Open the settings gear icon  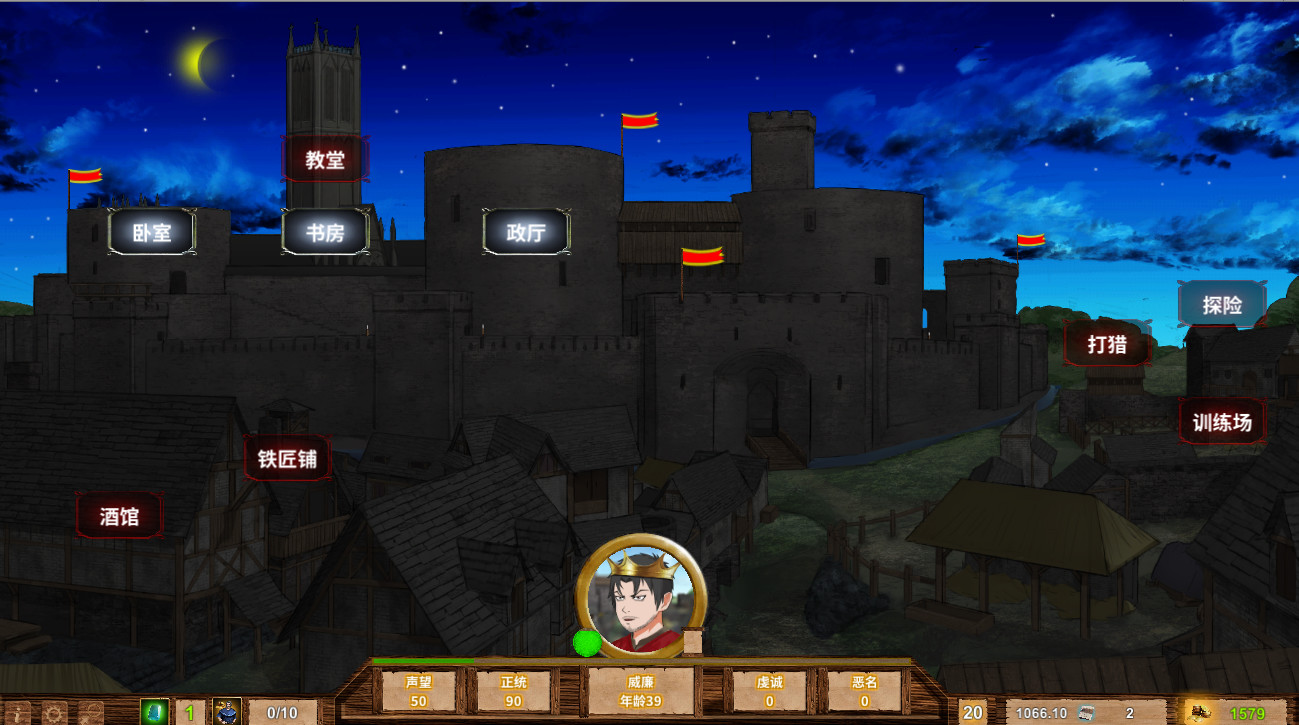point(53,712)
